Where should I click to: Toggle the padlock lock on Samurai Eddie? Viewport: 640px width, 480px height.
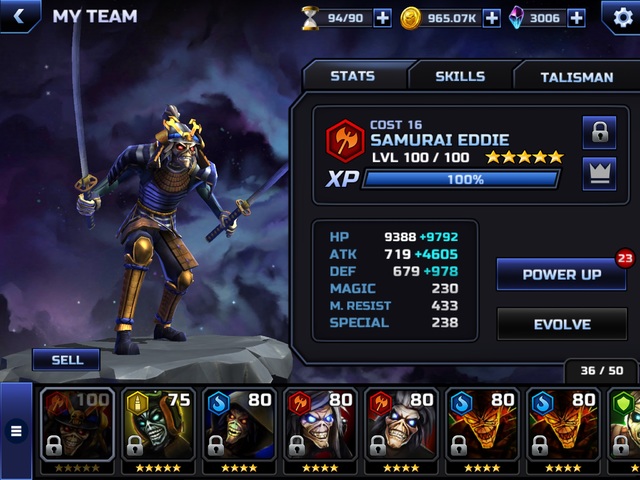click(599, 131)
